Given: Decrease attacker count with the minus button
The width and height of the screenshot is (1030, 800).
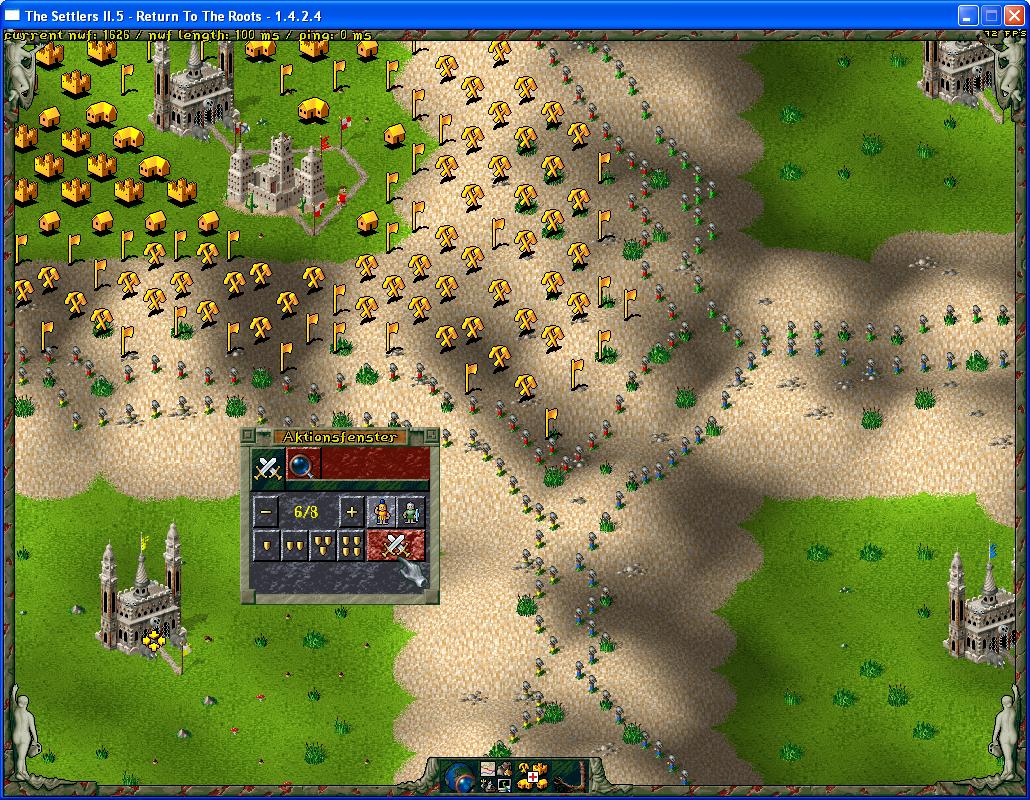Looking at the screenshot, I should [266, 513].
